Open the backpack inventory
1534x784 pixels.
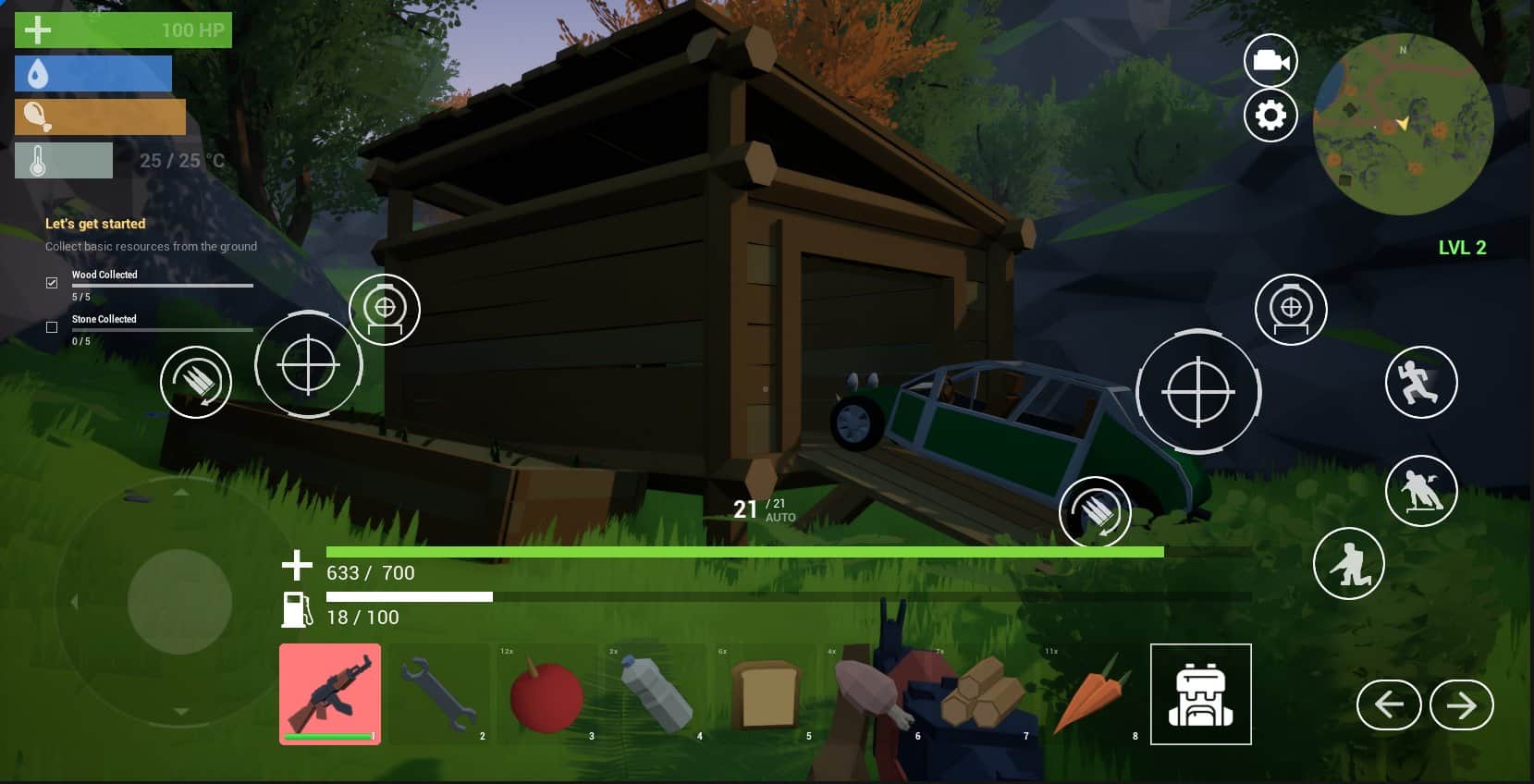1200,694
